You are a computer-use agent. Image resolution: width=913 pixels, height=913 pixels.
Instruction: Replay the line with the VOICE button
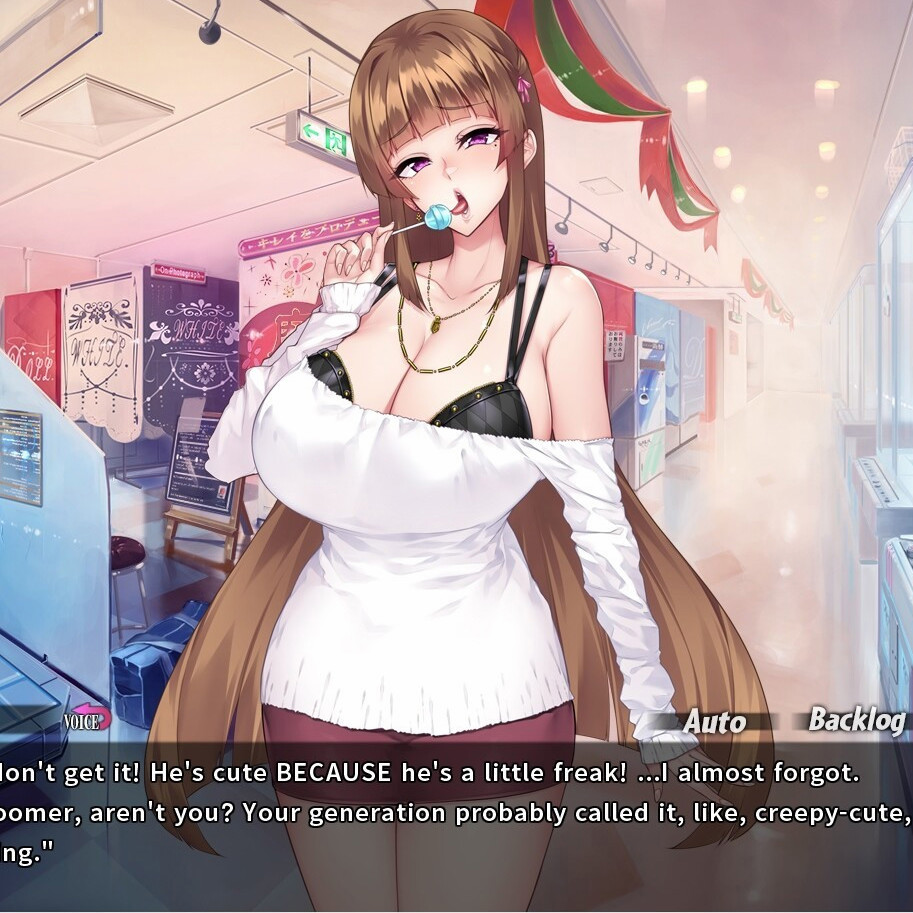tap(86, 720)
